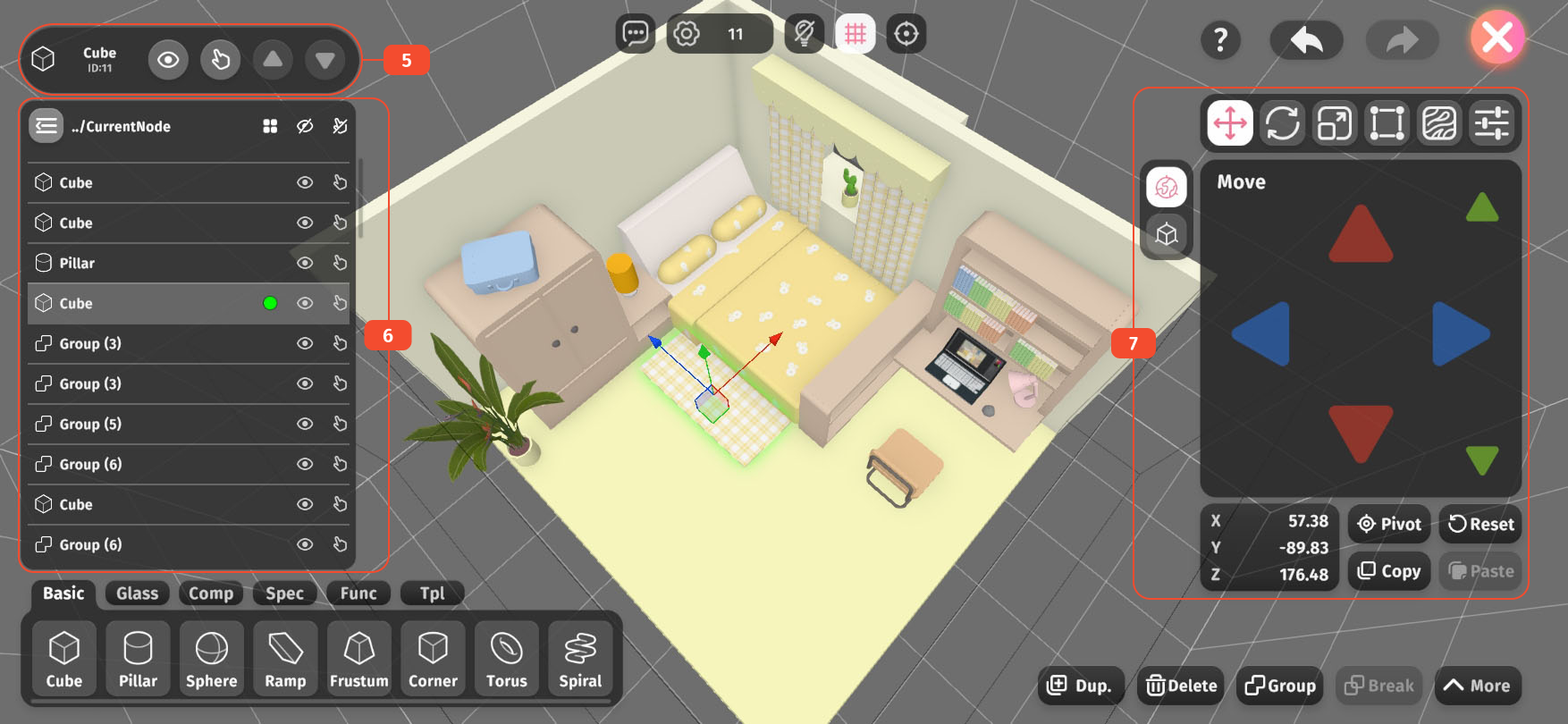Select the Rotate tool icon
This screenshot has width=1568, height=724.
[x=1282, y=122]
